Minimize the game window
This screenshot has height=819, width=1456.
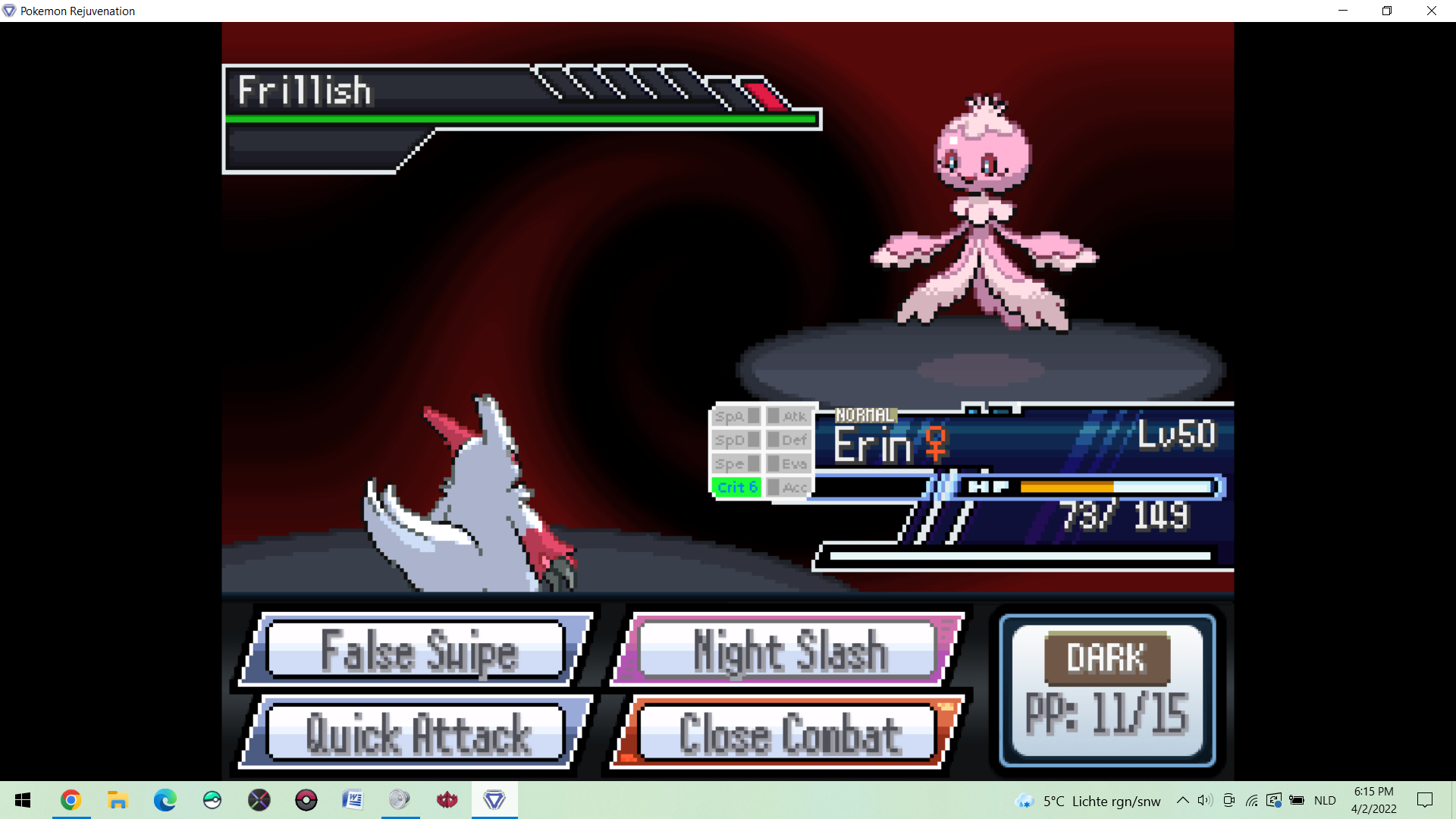pos(1342,11)
